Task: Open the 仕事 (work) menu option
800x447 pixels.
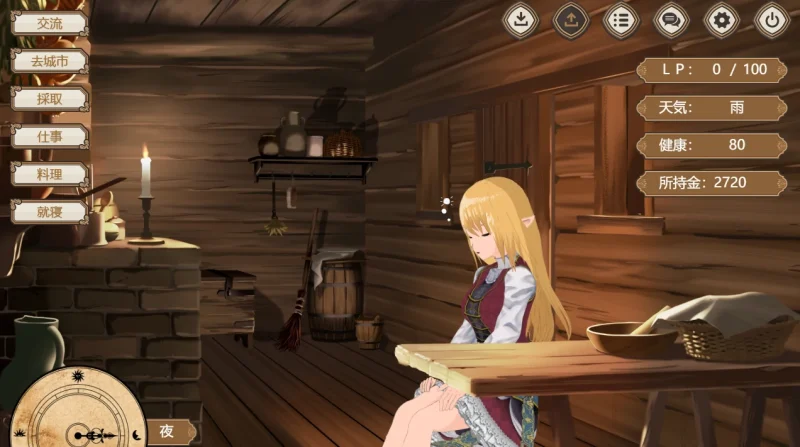Action: coord(49,135)
